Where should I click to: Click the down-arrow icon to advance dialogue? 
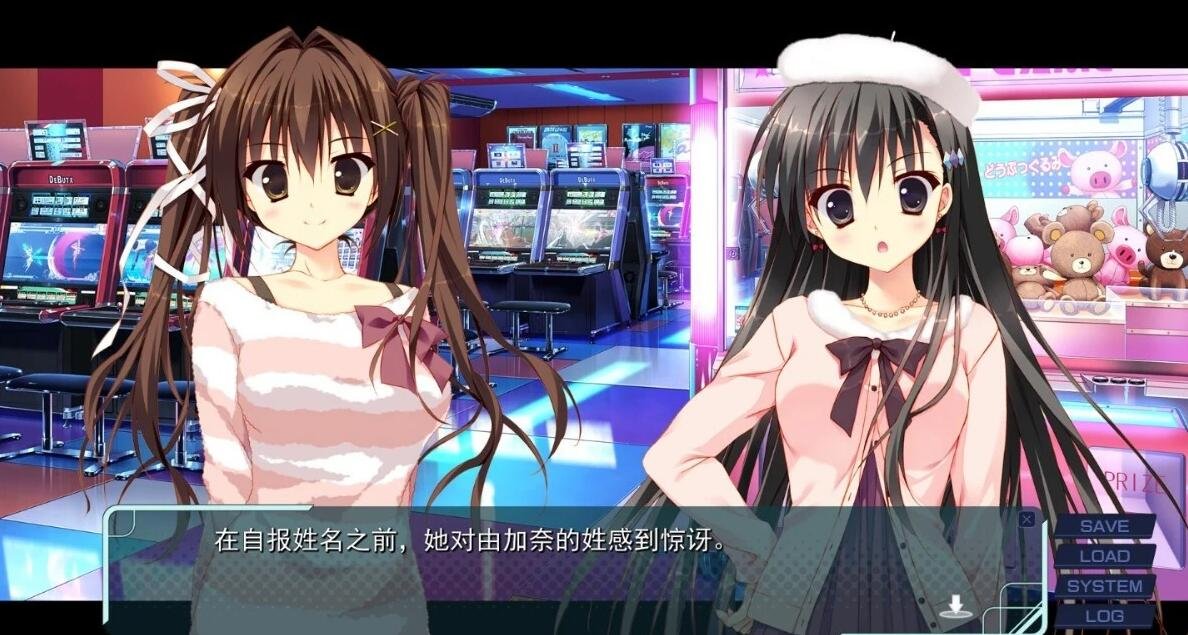(x=956, y=606)
